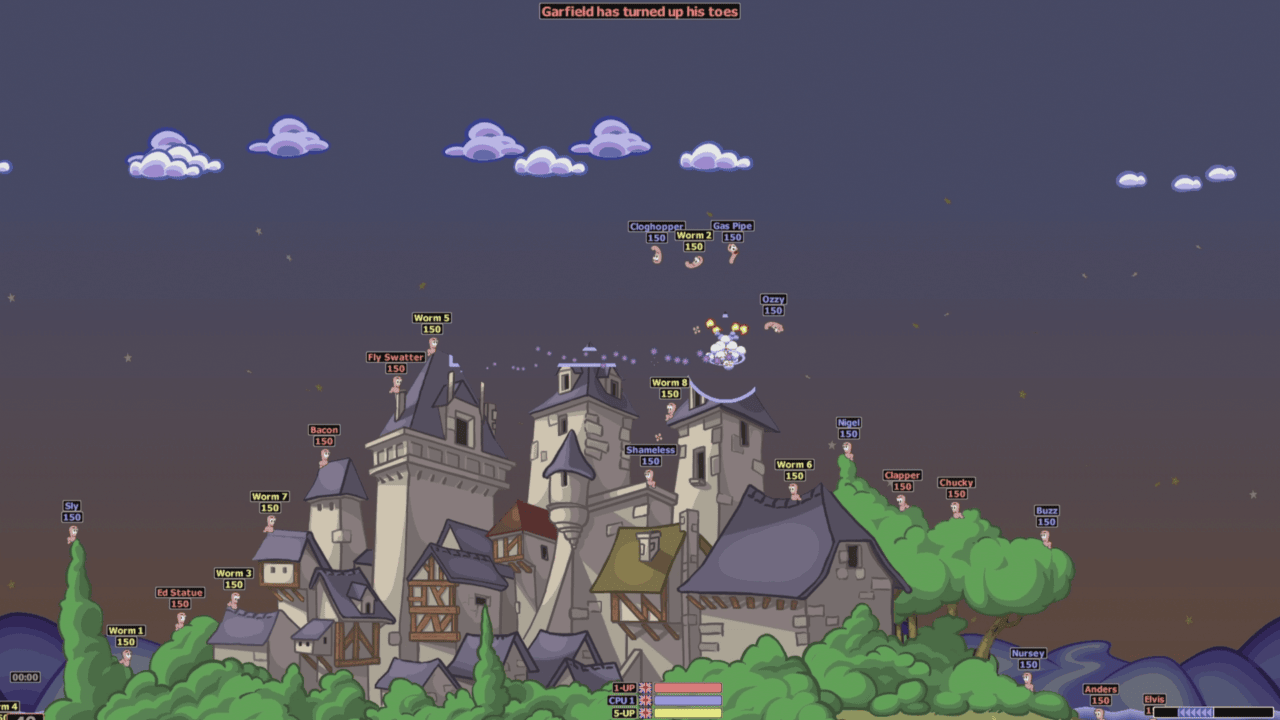Select the Worm 5 name tag
Image resolution: width=1280 pixels, height=720 pixels.
434,318
